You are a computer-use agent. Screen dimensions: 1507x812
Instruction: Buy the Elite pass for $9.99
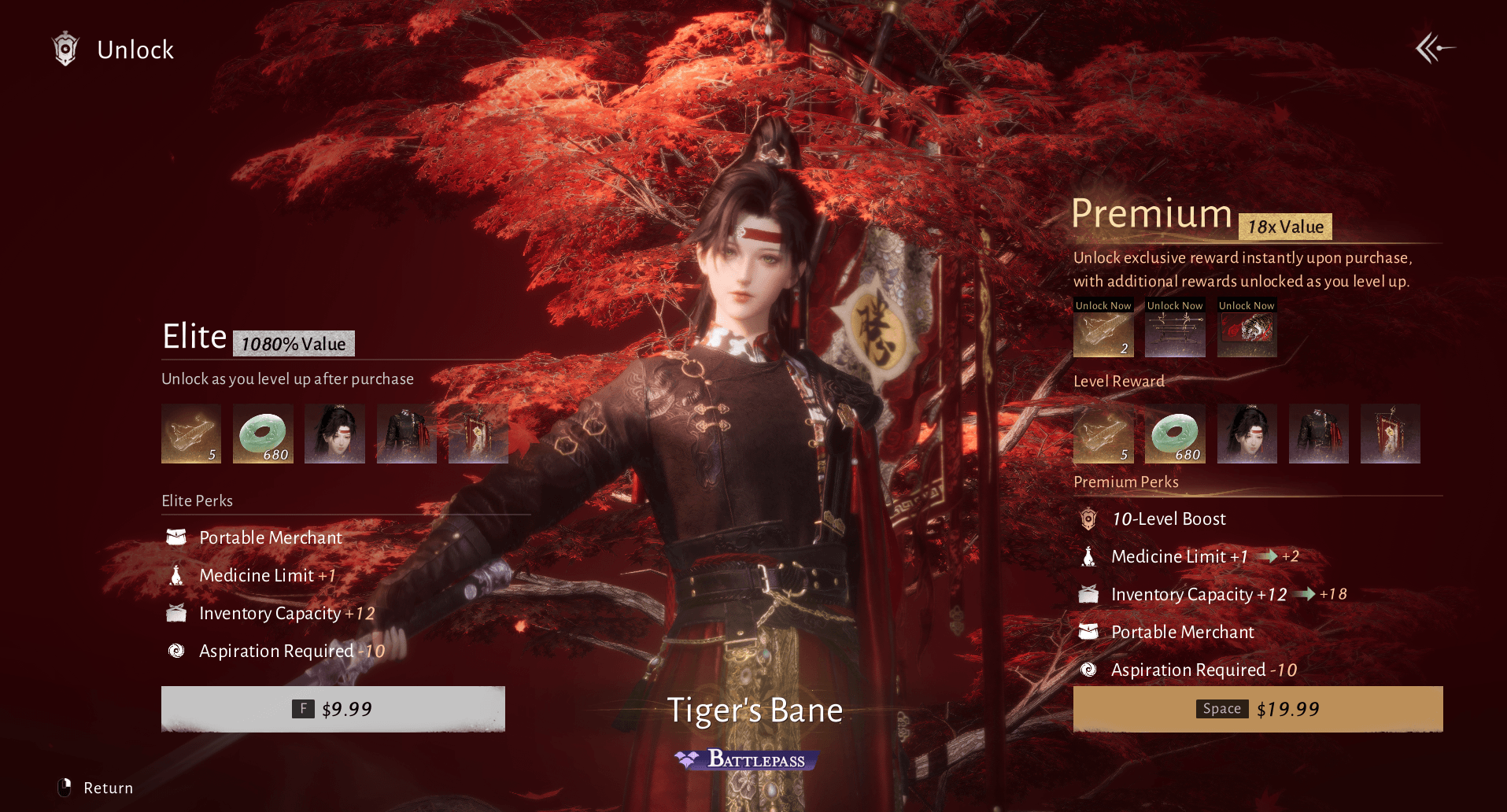coord(333,709)
